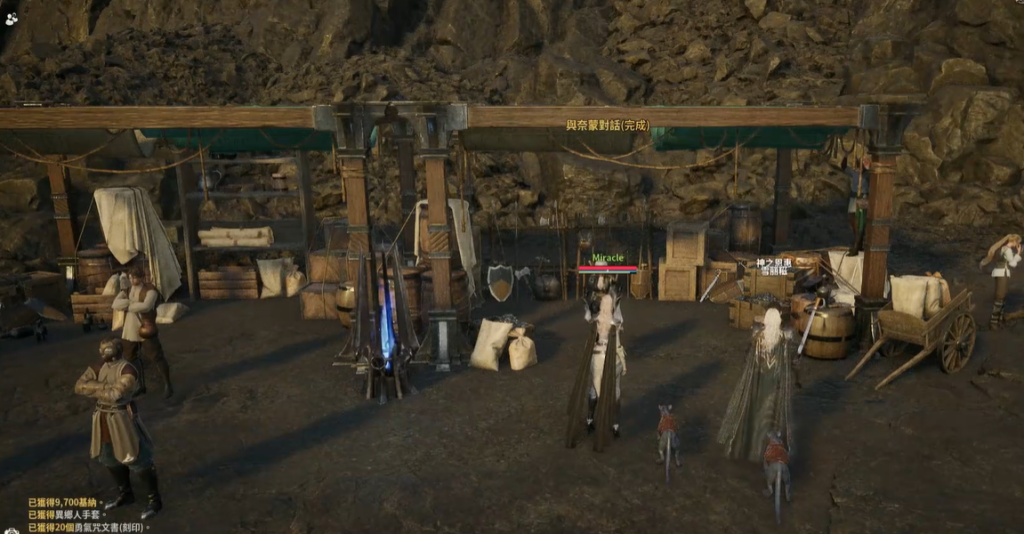1024x534 pixels.
Task: Open the party members icon
Action: click(x=10, y=17)
